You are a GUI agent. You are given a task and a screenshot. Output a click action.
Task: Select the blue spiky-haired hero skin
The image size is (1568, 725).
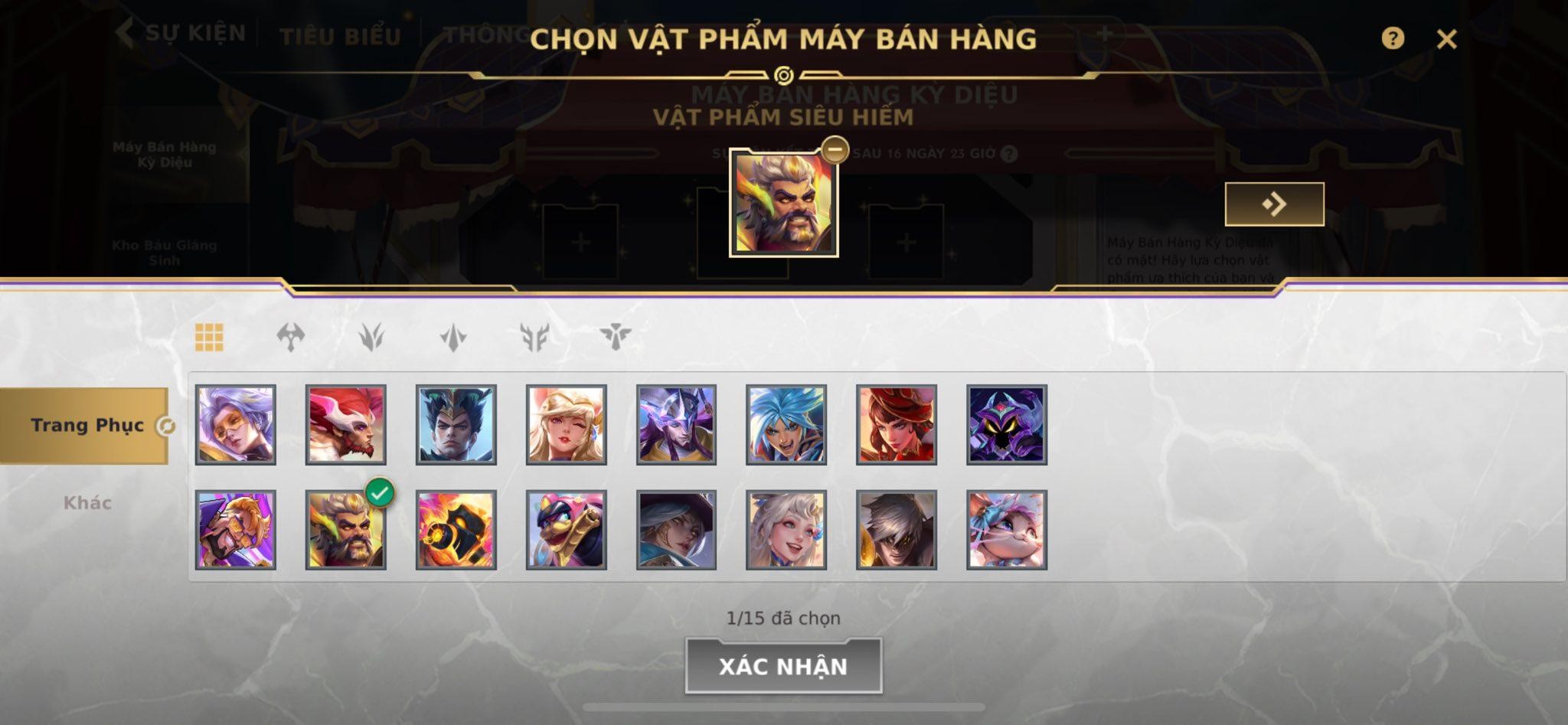pos(786,425)
